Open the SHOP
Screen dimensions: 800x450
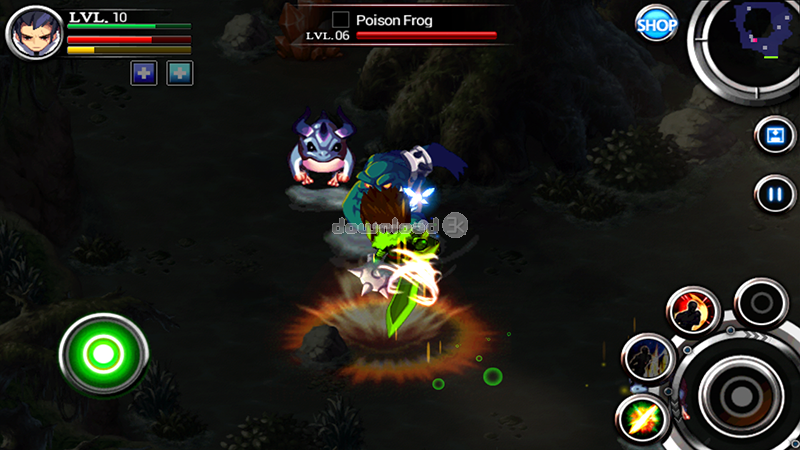click(656, 23)
